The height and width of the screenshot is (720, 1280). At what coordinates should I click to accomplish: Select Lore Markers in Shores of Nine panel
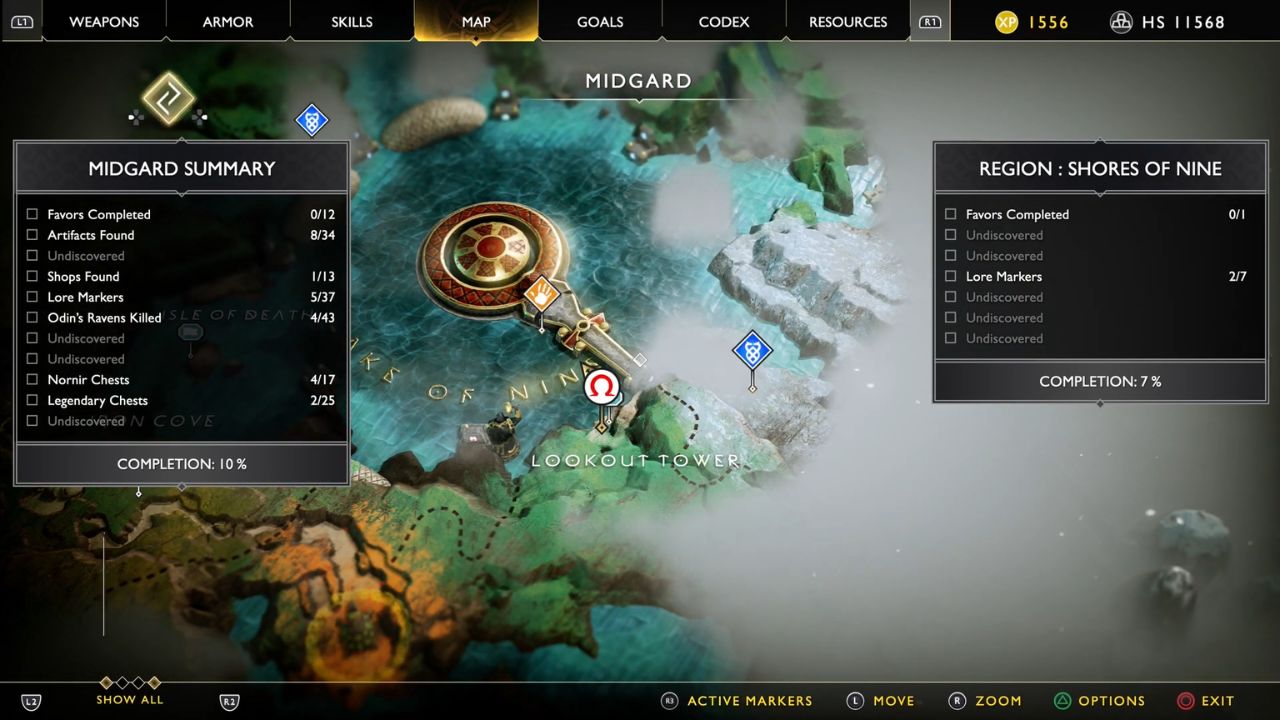point(1003,276)
